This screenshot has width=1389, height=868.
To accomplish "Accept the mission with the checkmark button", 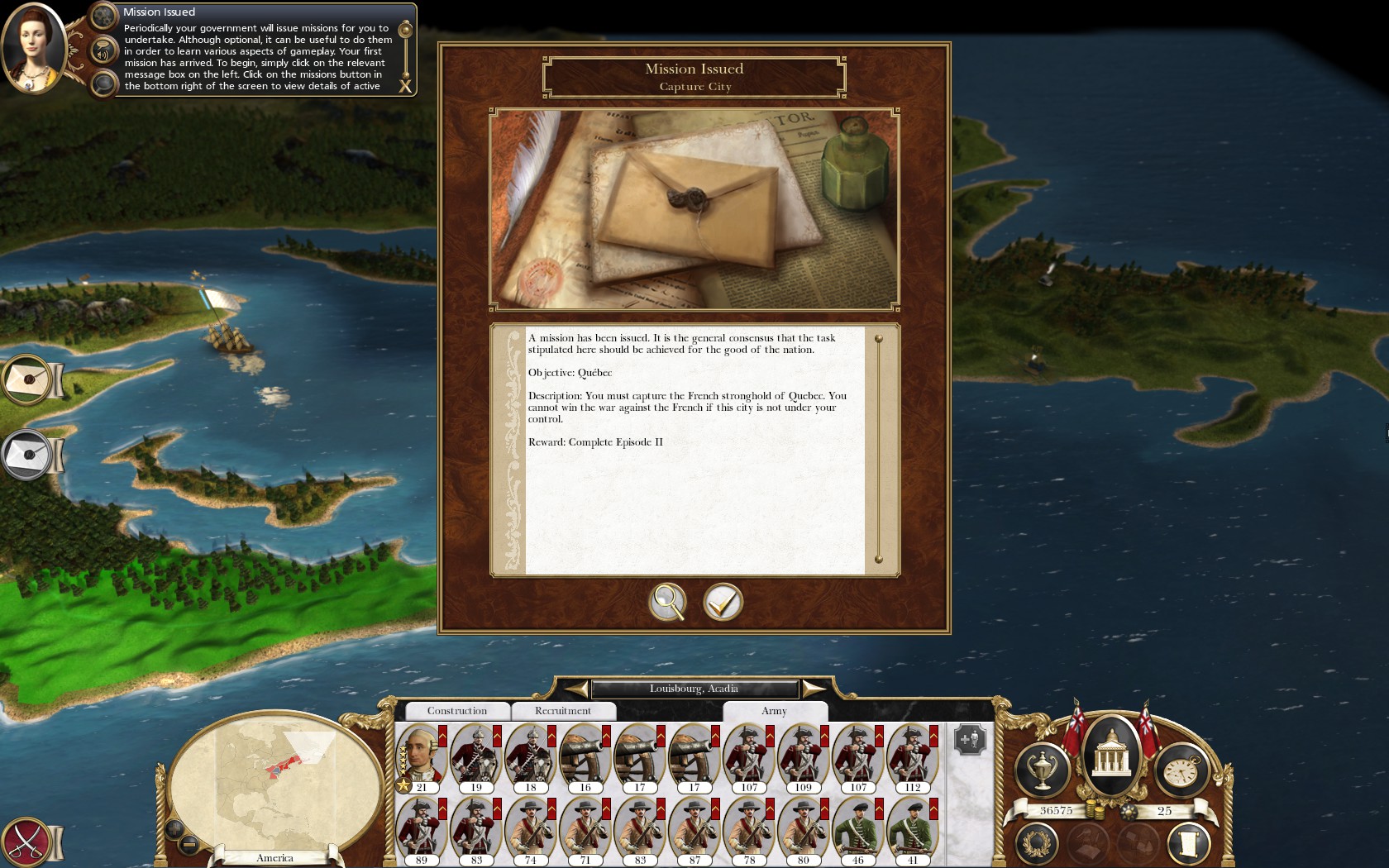I will coord(723,602).
